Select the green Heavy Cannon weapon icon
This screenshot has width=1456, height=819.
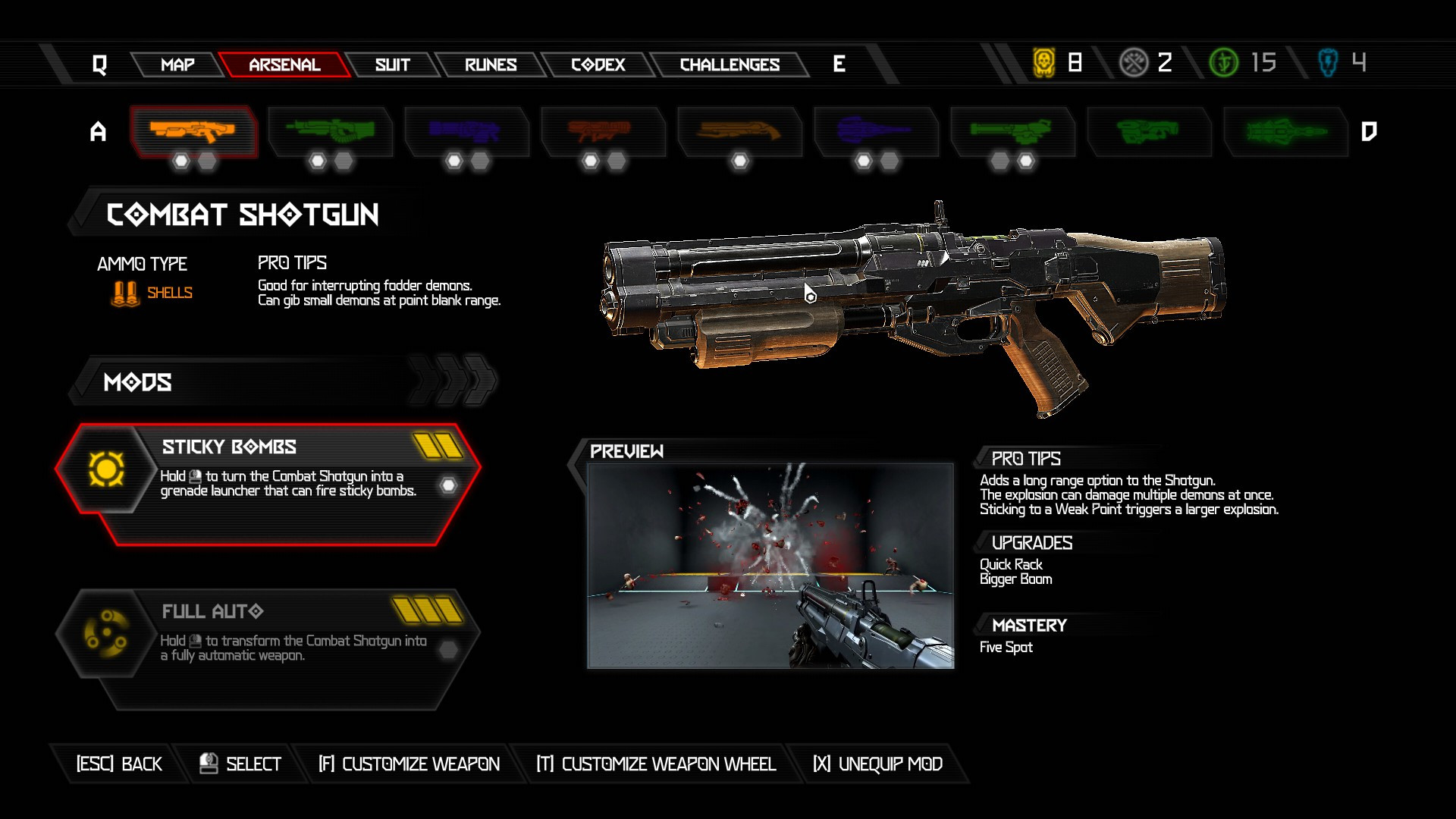click(x=331, y=130)
